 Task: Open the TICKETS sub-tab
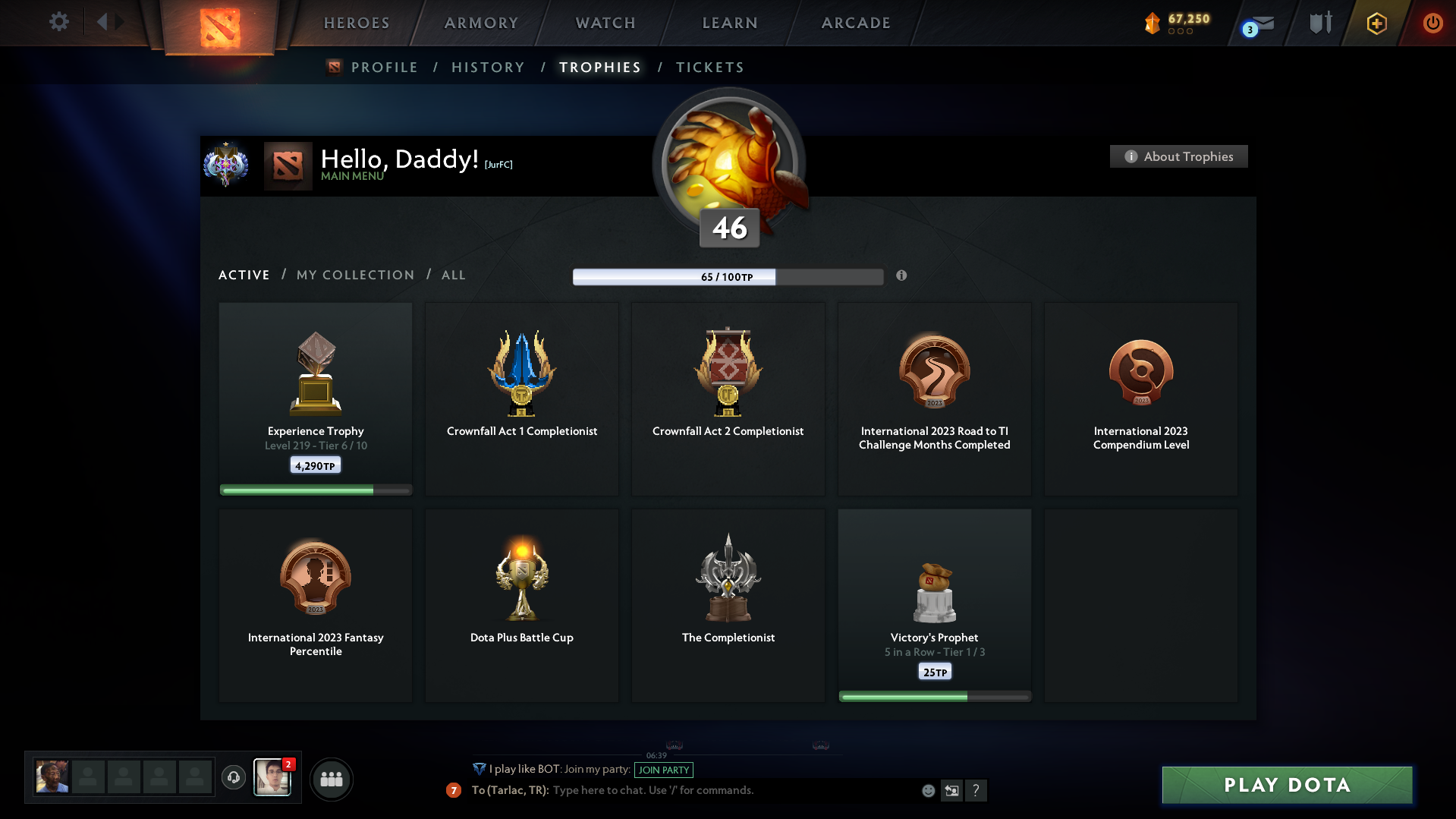click(x=709, y=68)
